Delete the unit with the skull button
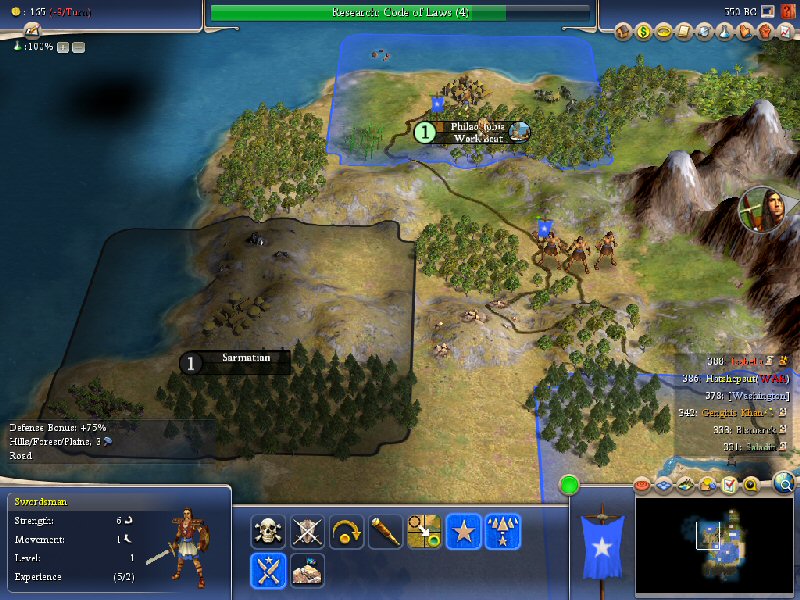The image size is (800, 600). 268,531
